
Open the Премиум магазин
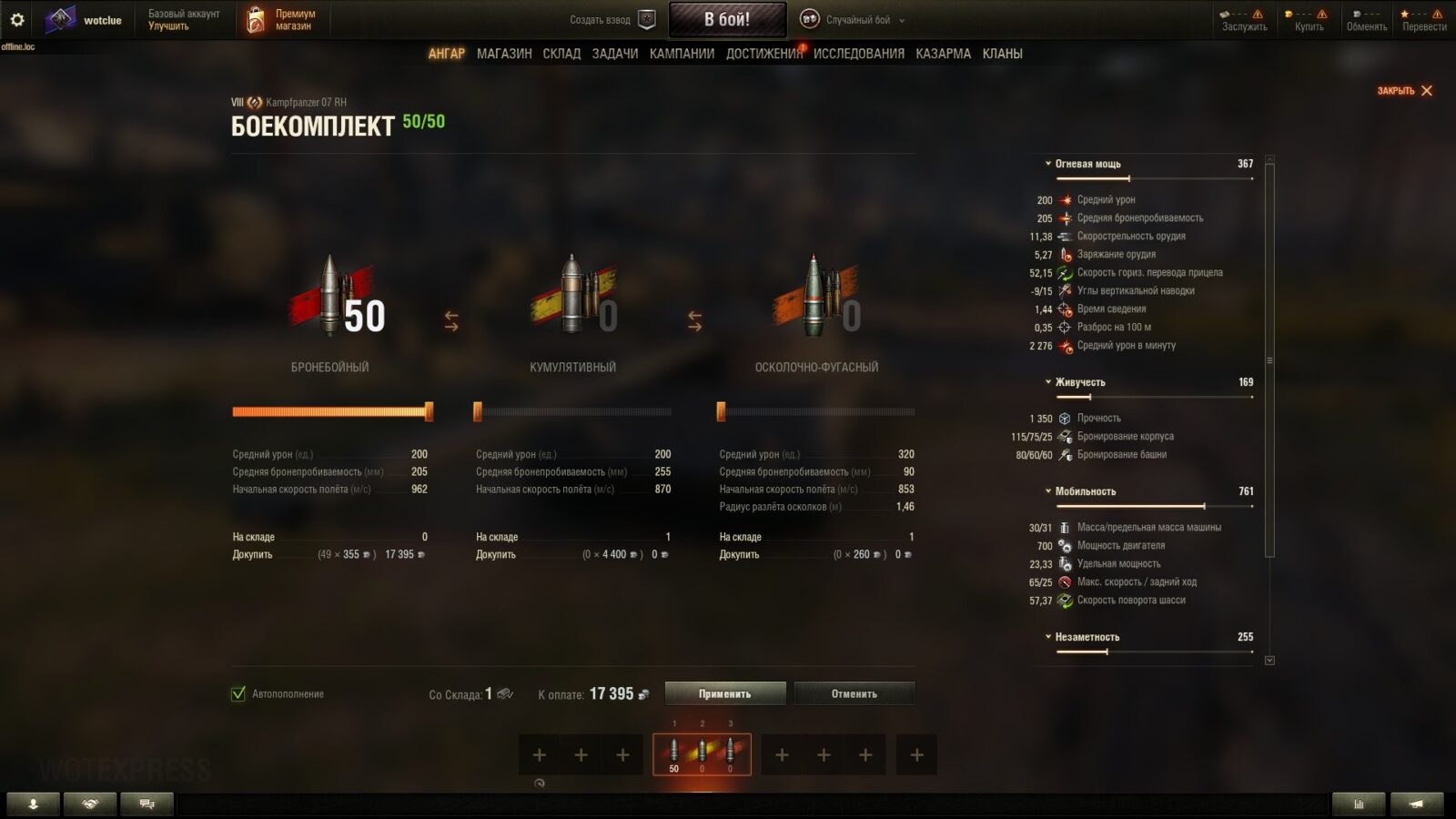(x=282, y=20)
